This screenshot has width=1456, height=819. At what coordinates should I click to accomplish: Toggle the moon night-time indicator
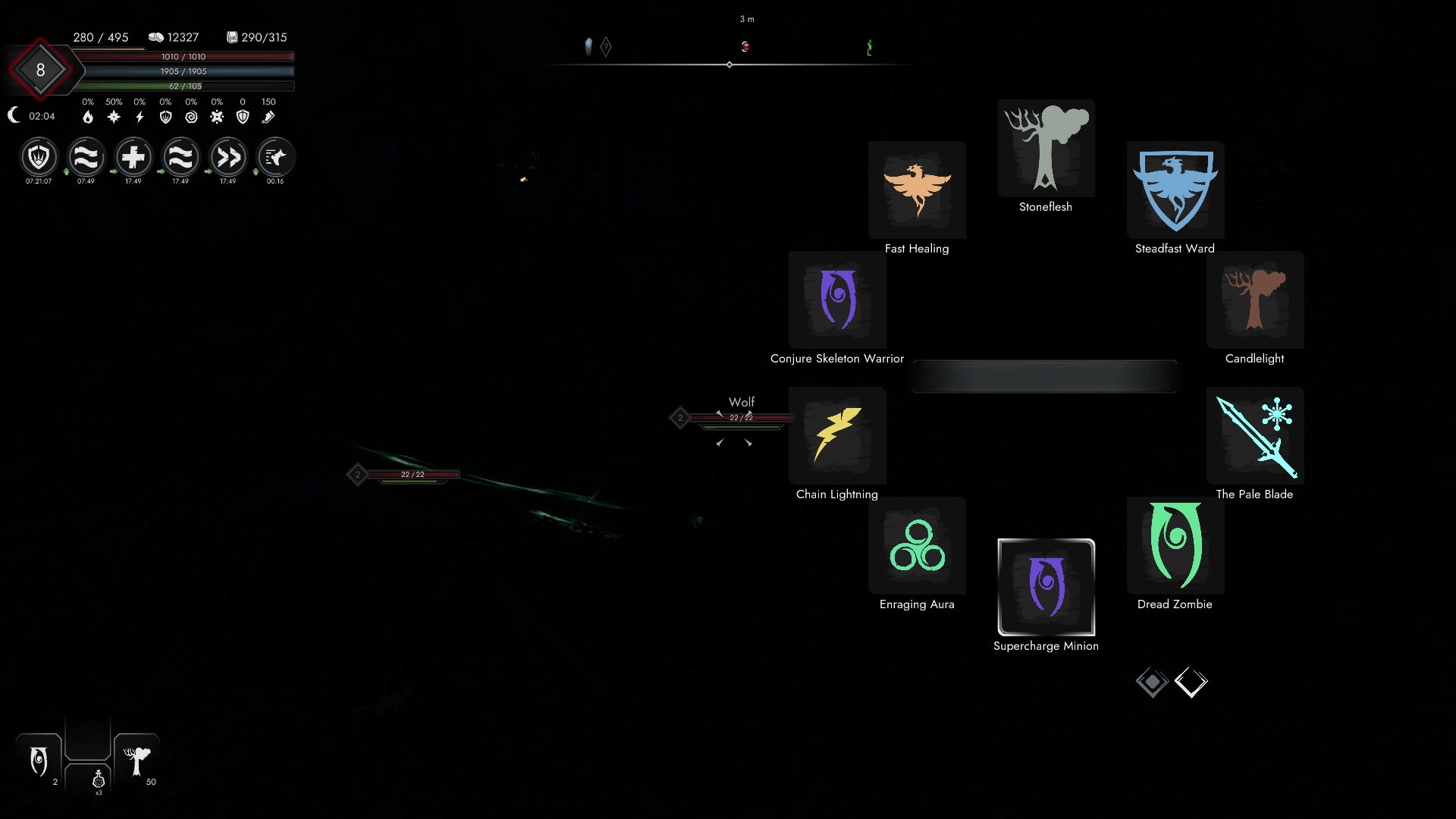(x=14, y=115)
